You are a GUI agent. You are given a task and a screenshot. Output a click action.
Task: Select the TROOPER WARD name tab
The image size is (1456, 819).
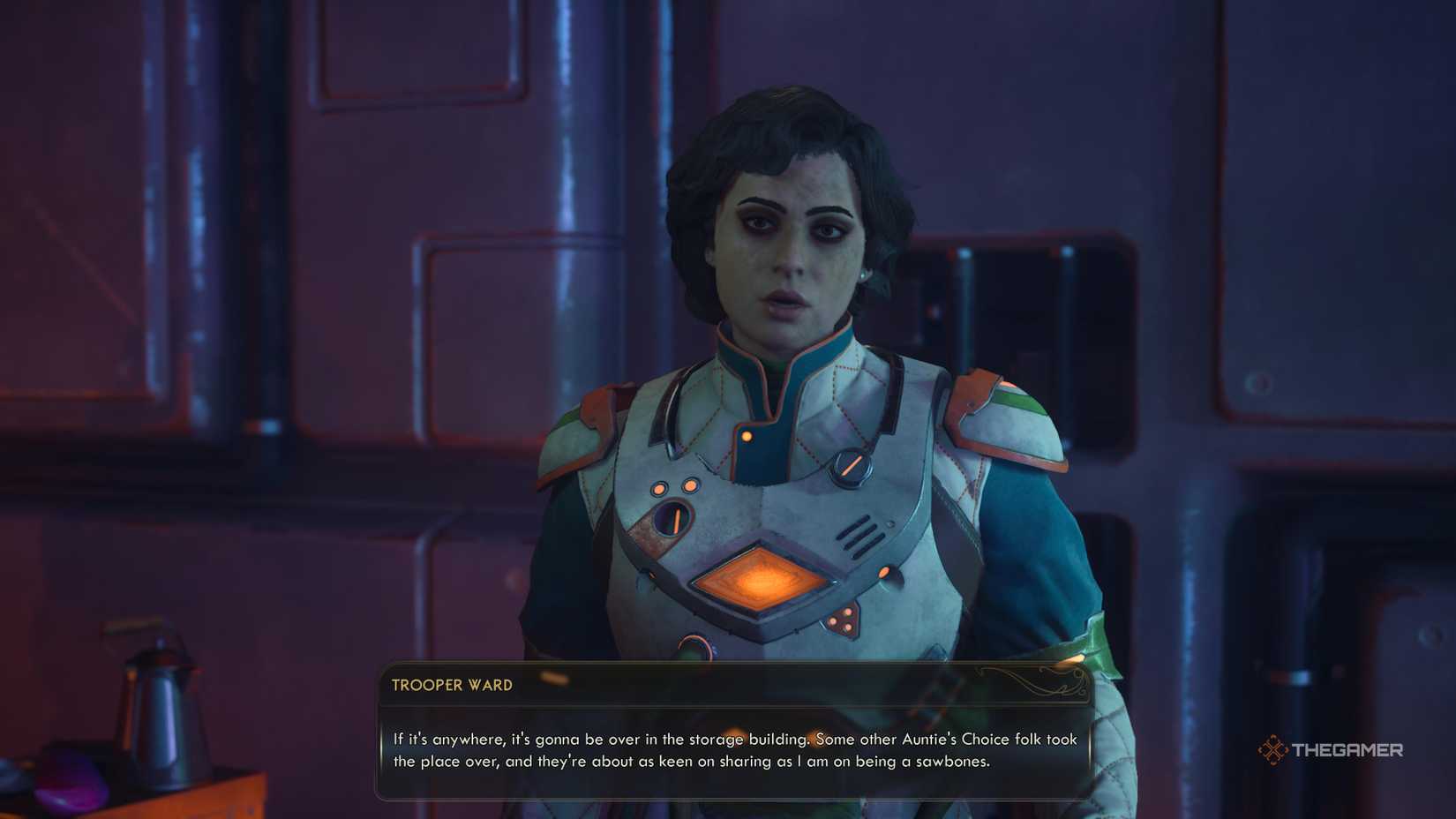450,685
